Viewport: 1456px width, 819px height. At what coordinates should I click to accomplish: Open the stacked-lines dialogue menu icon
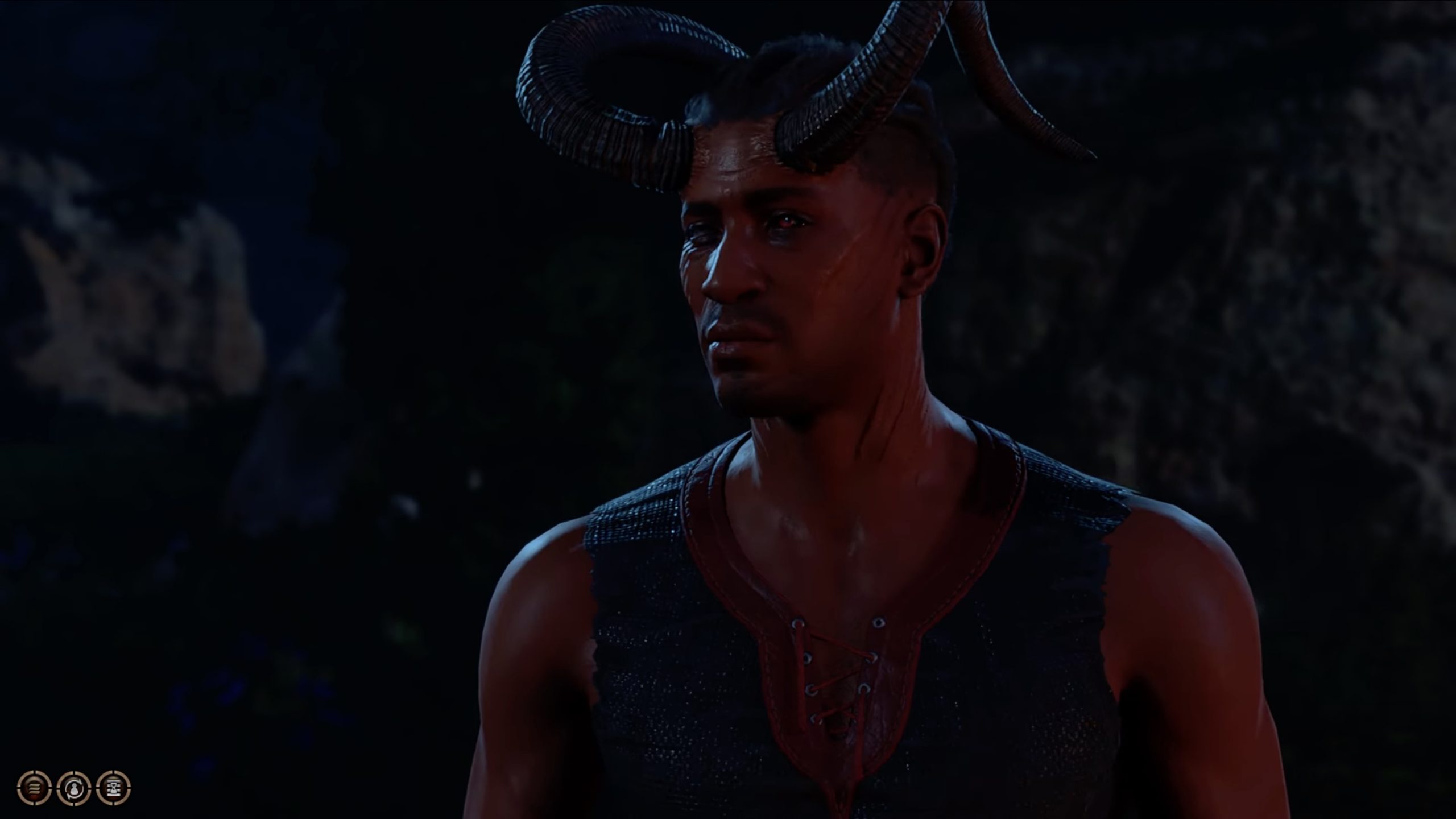pos(34,789)
